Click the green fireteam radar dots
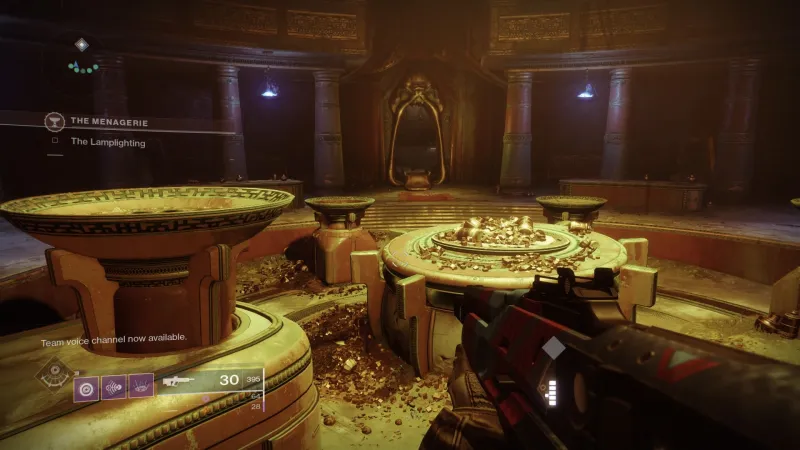This screenshot has width=800, height=450. tap(83, 68)
